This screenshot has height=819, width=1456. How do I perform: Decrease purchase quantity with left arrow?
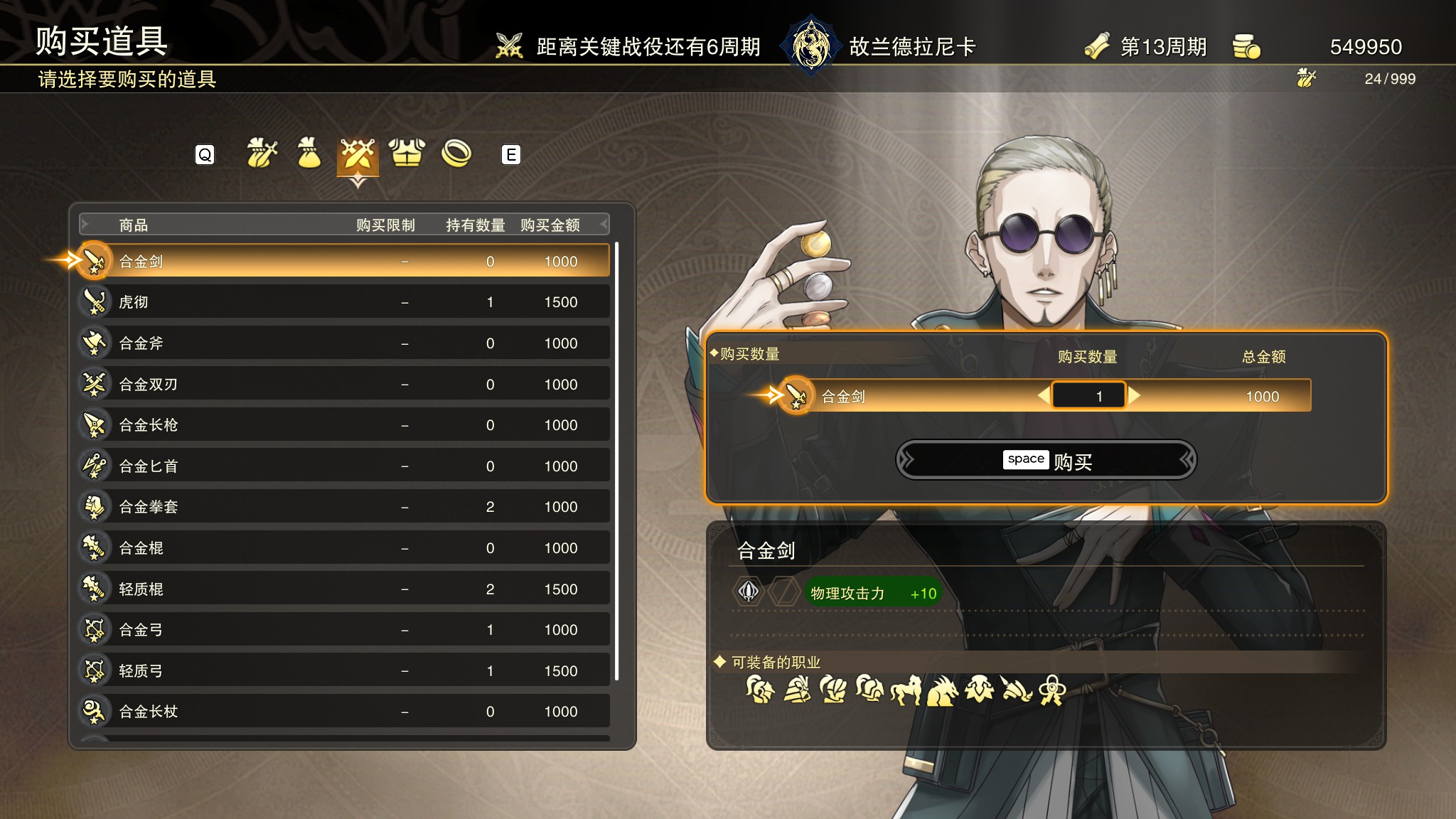(x=1044, y=396)
